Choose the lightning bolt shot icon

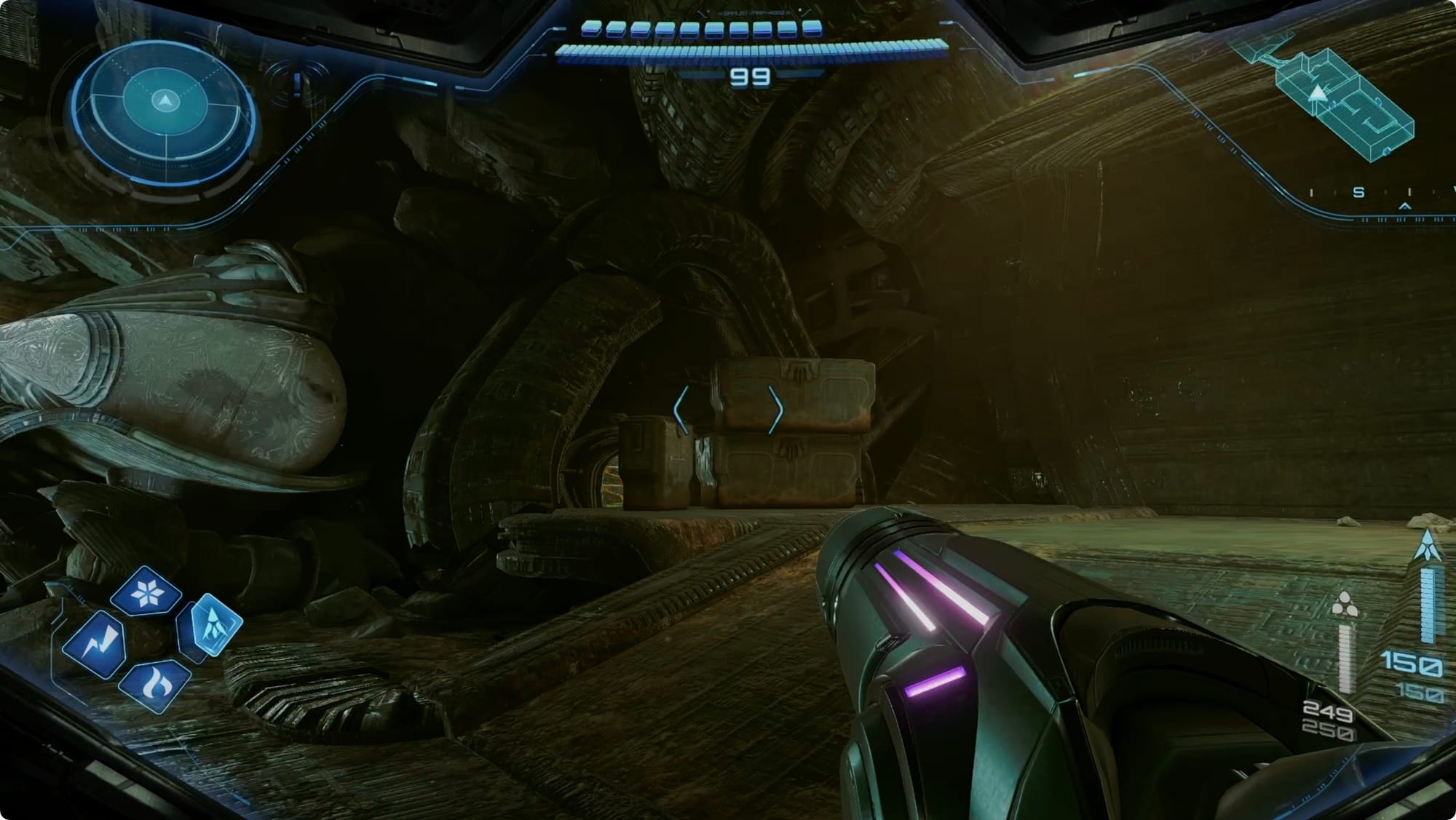[95, 645]
